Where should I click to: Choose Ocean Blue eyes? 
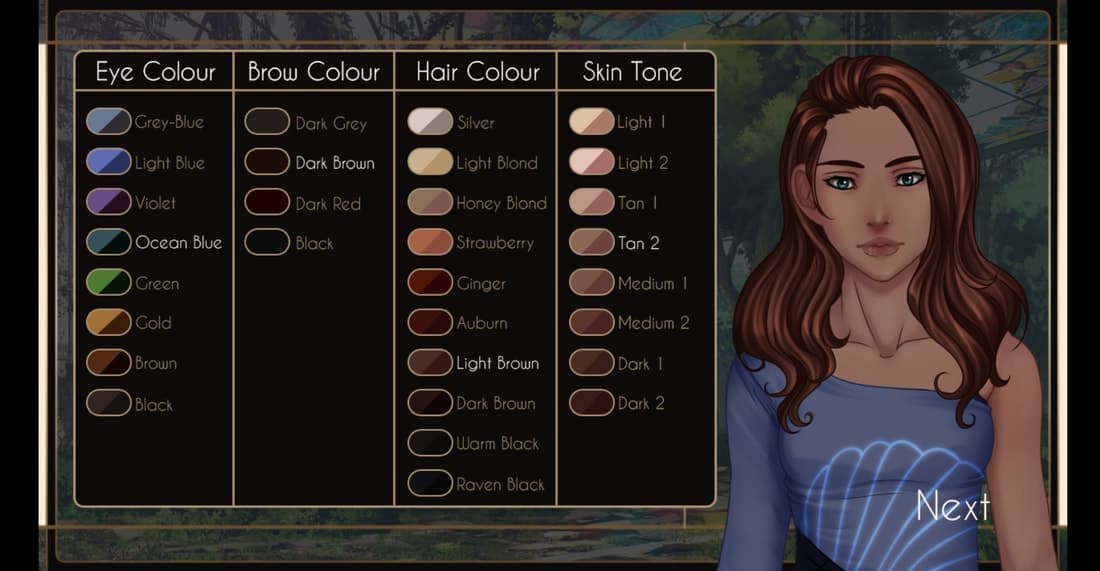click(109, 242)
